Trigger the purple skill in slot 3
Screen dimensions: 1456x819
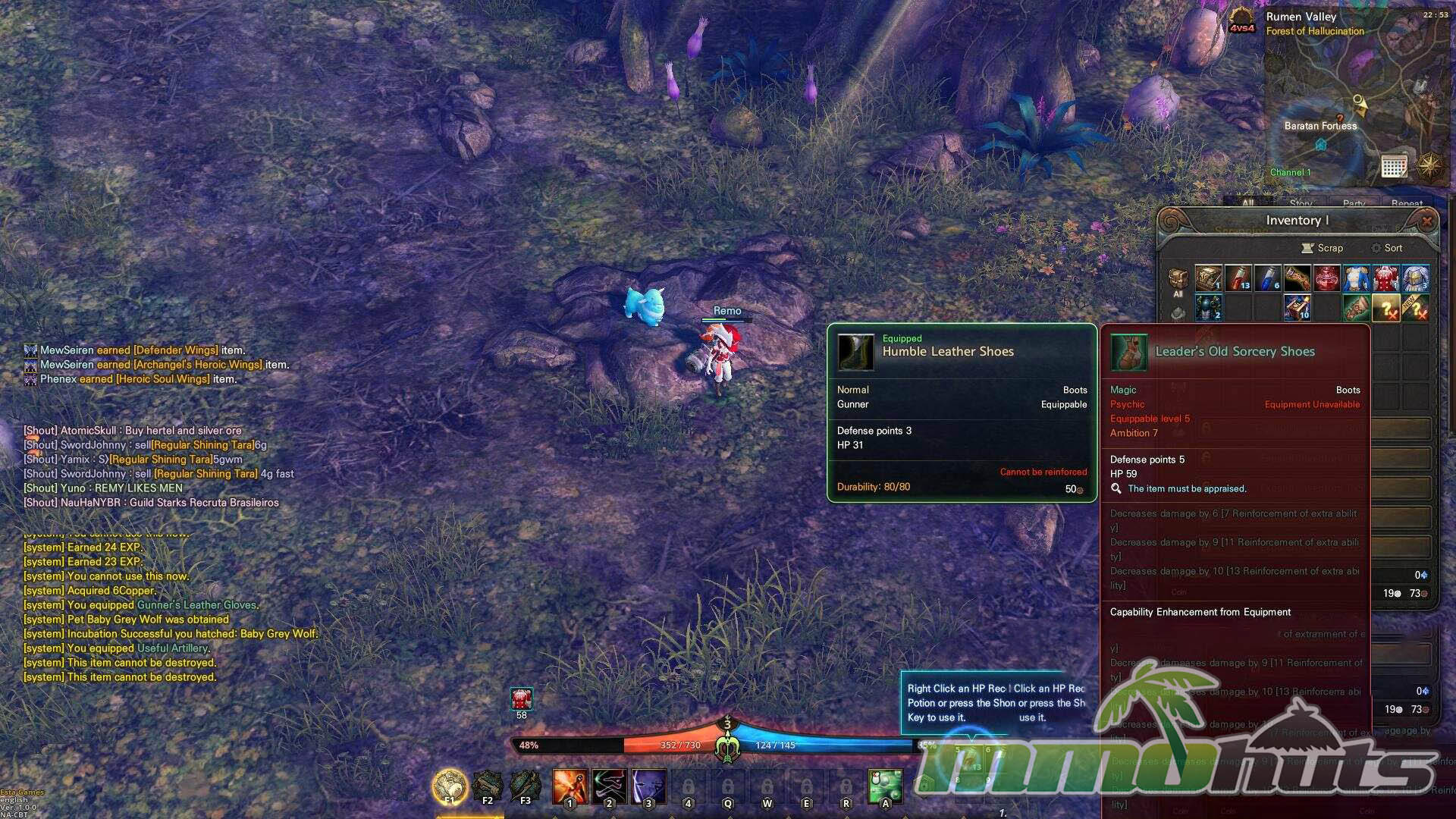coord(648,786)
